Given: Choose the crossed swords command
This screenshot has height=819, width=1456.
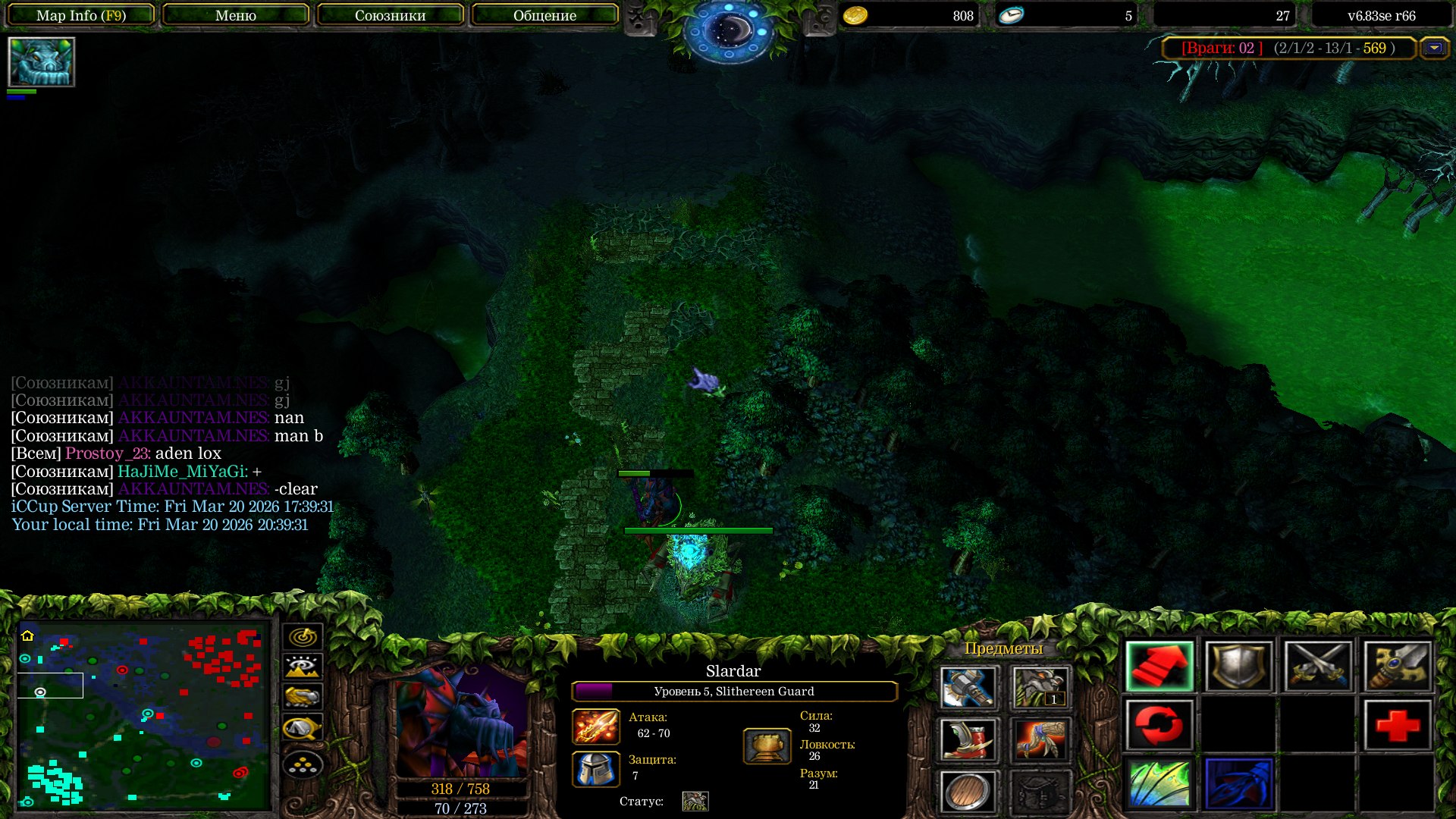Looking at the screenshot, I should [1318, 667].
